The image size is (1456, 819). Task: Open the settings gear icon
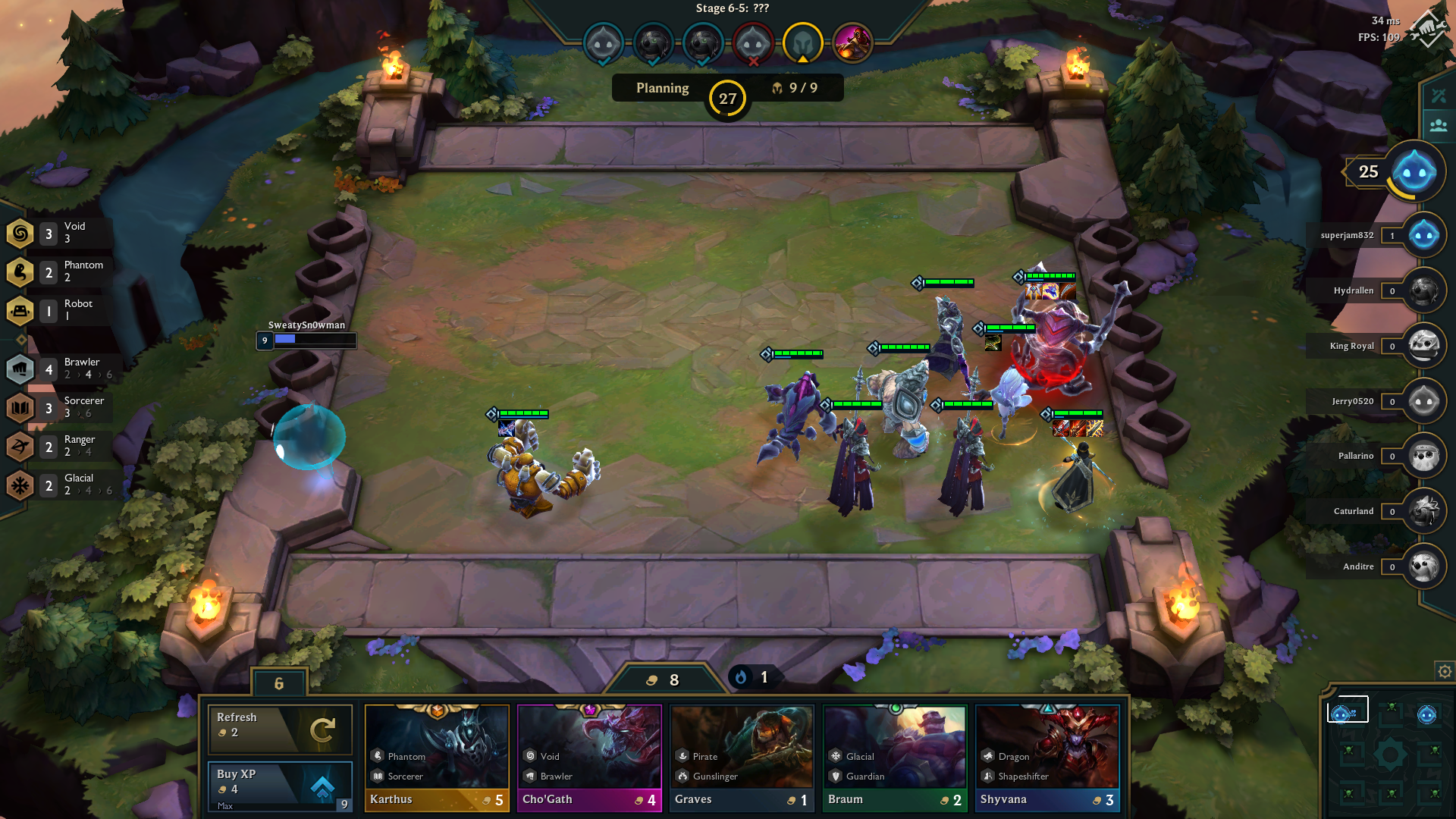[x=1445, y=671]
